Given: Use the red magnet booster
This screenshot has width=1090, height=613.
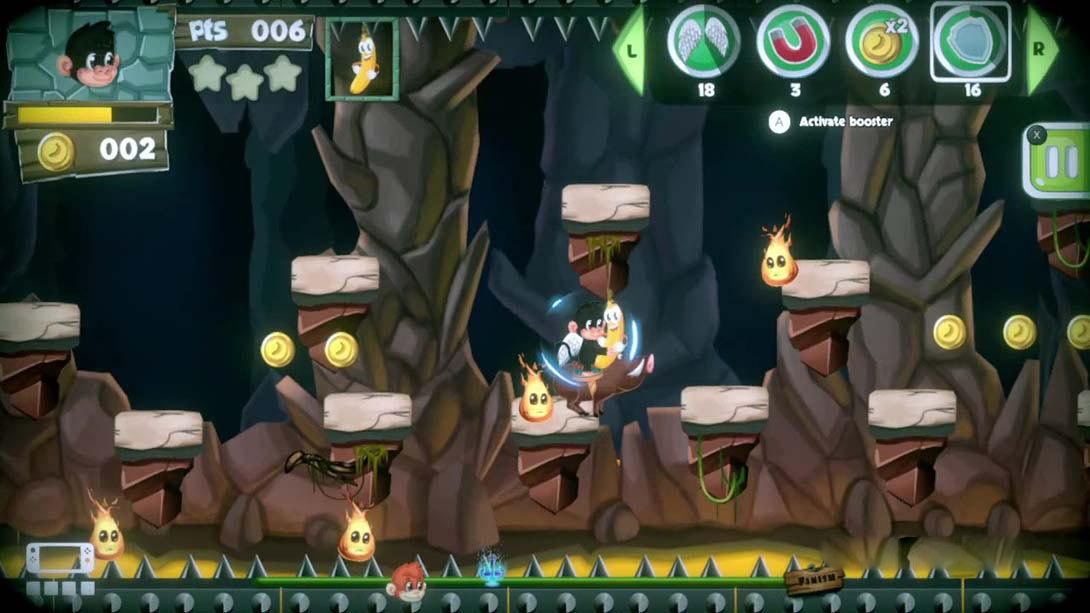Looking at the screenshot, I should point(792,42).
